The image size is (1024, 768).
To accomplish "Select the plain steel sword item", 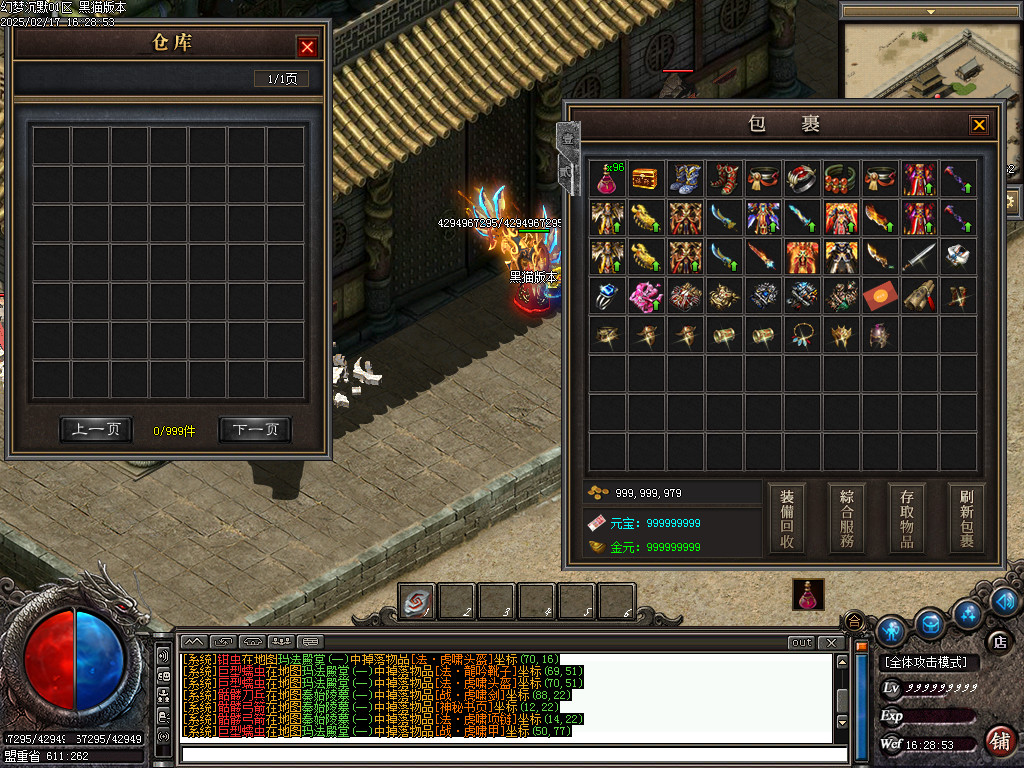I will [919, 257].
